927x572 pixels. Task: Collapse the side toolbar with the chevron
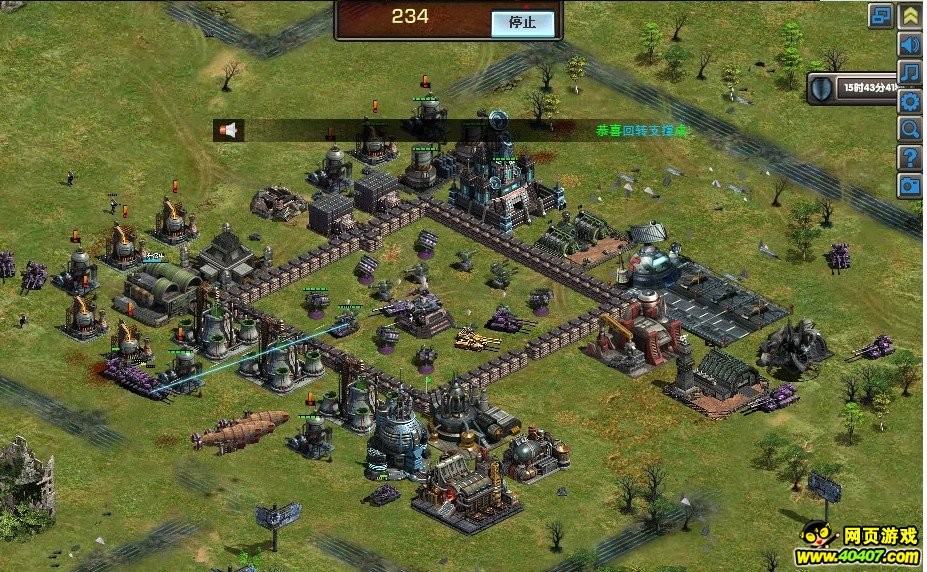[x=910, y=15]
